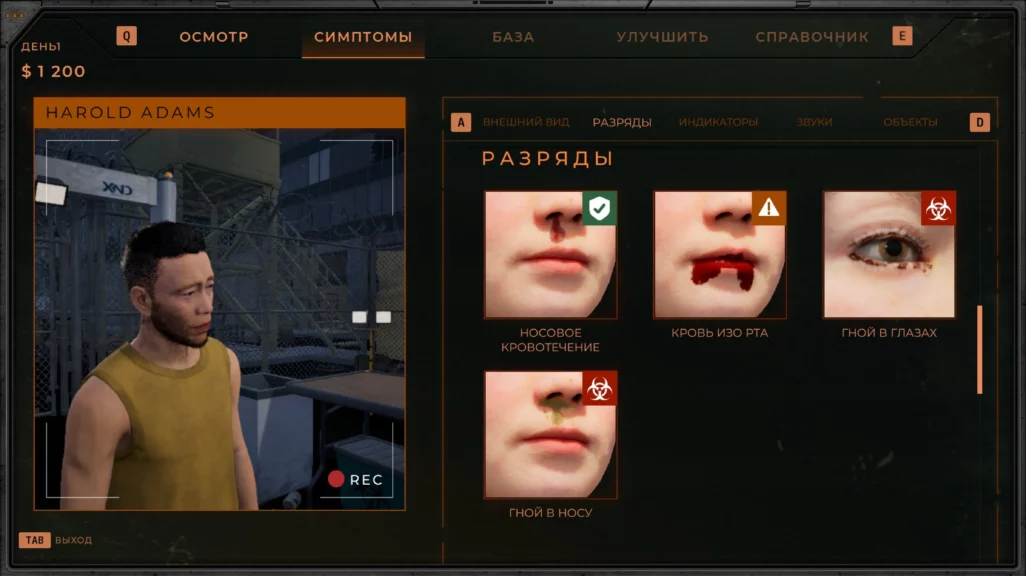Image resolution: width=1026 pixels, height=576 pixels.
Task: Open the База tab
Action: pos(513,37)
